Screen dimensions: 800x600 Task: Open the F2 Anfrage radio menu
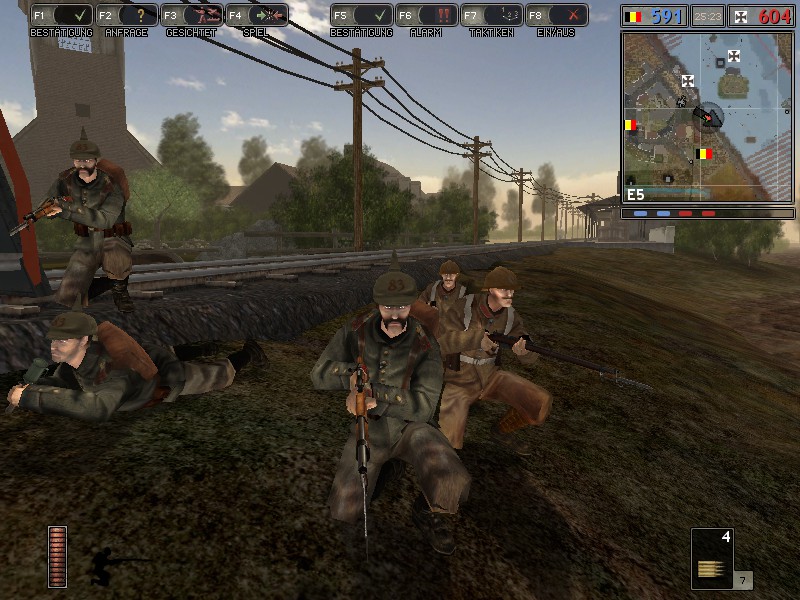[126, 16]
